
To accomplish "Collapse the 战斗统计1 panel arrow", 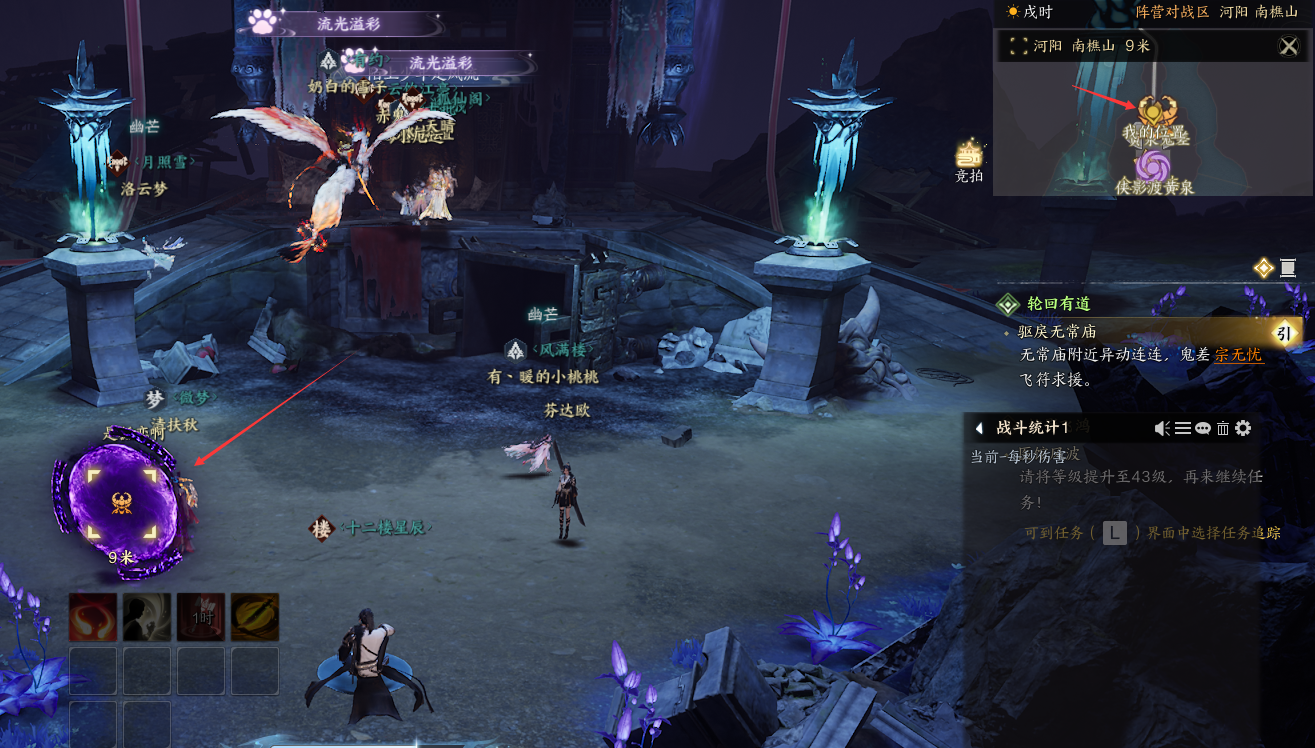I will click(979, 428).
